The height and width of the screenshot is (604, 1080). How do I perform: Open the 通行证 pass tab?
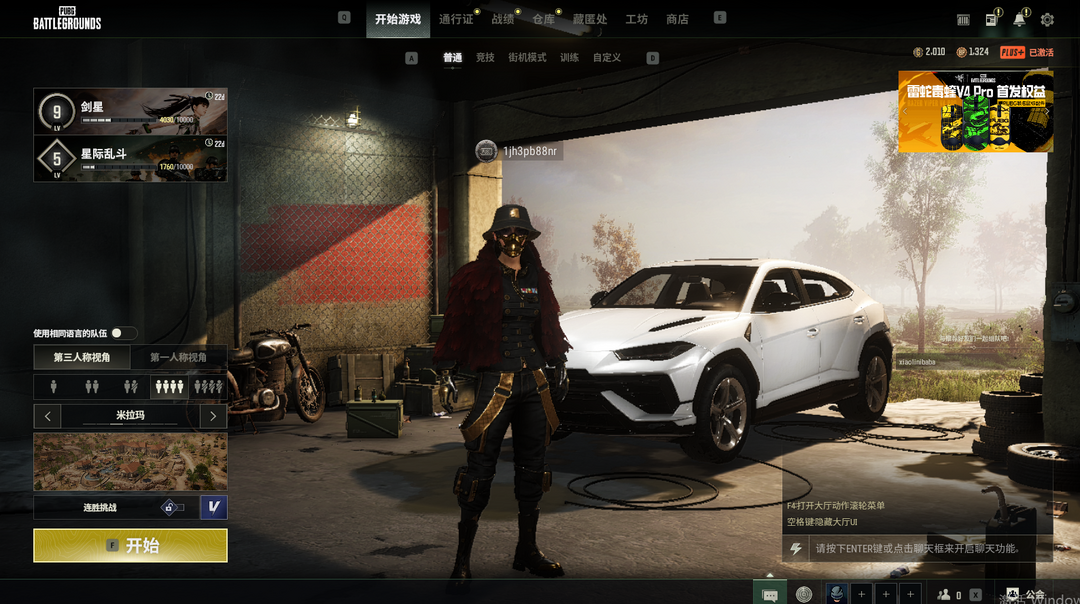point(456,19)
